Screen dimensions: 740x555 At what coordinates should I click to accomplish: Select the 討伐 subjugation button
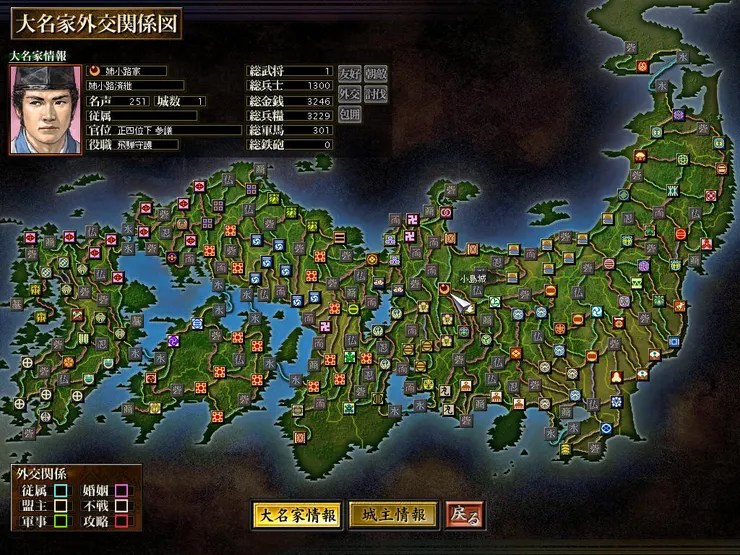tap(375, 93)
